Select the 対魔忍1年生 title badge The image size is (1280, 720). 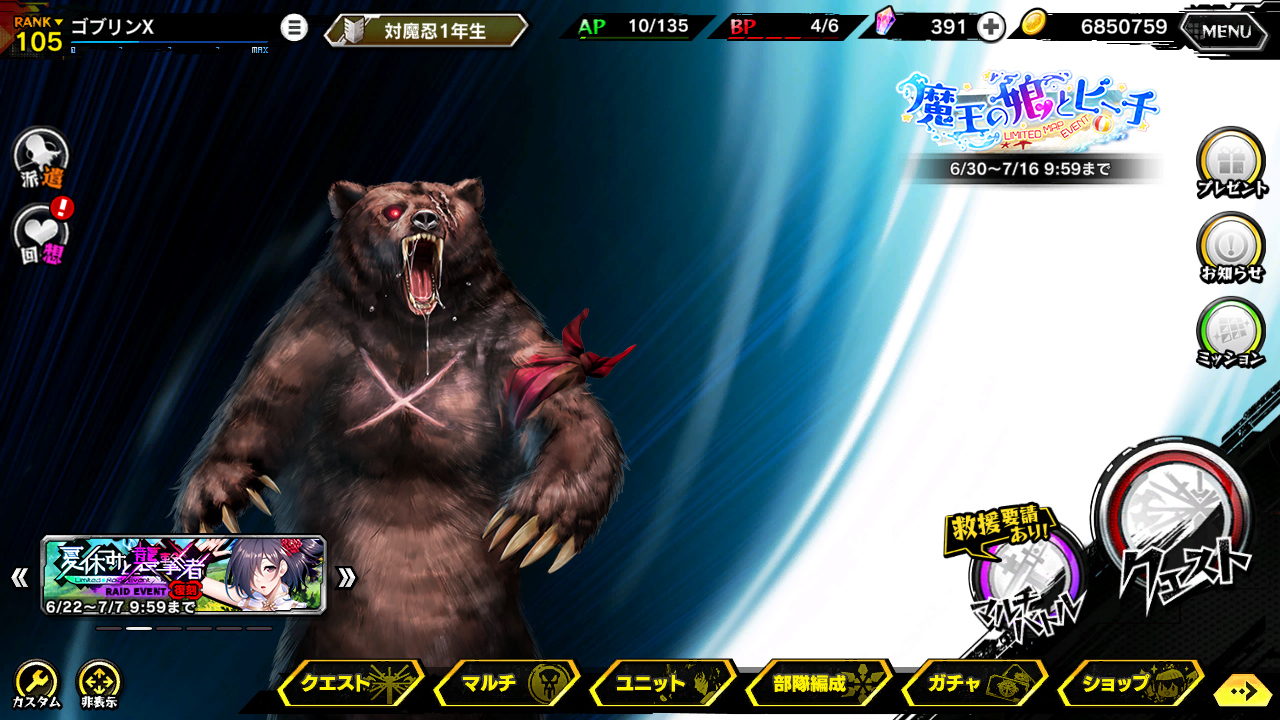pos(426,31)
